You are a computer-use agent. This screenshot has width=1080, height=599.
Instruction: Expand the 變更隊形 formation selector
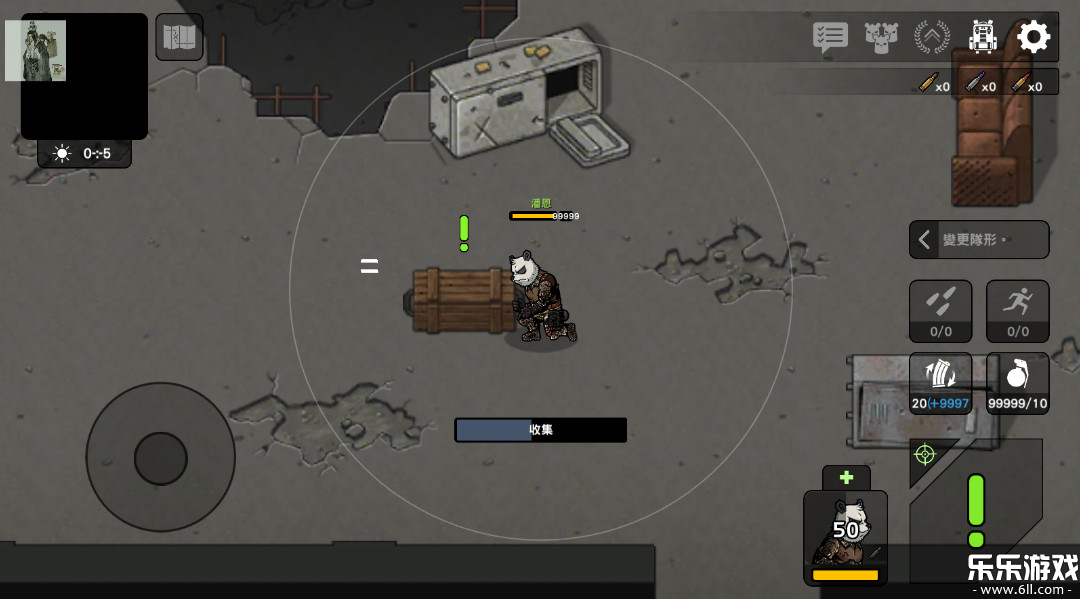978,240
